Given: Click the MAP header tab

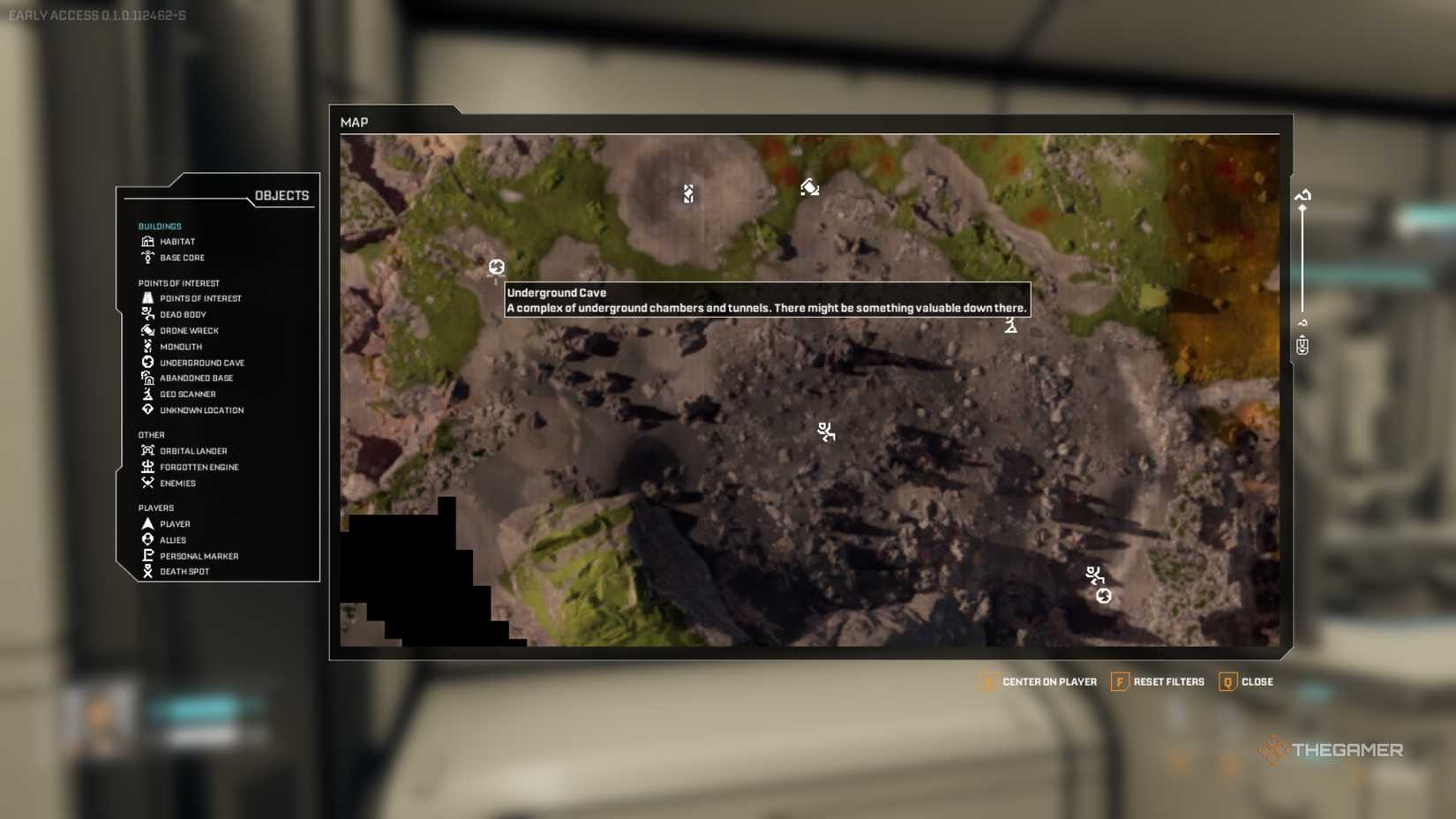Looking at the screenshot, I should pos(356,122).
